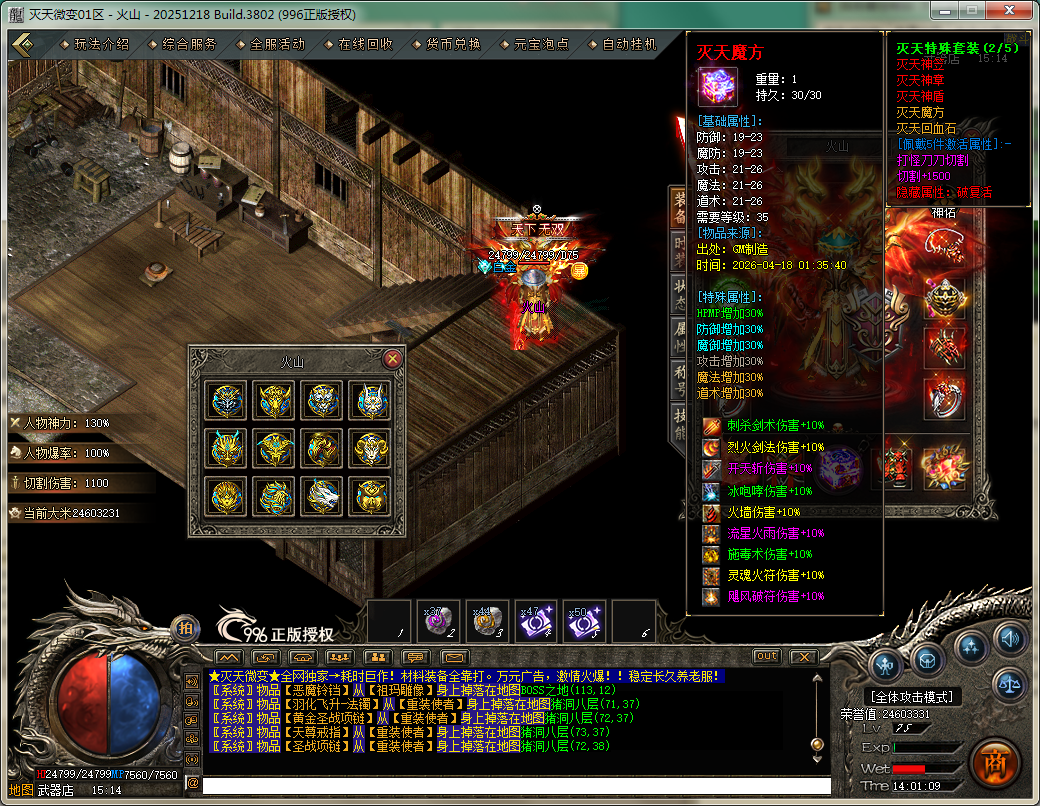Open the character figure icon

pyautogui.click(x=886, y=663)
